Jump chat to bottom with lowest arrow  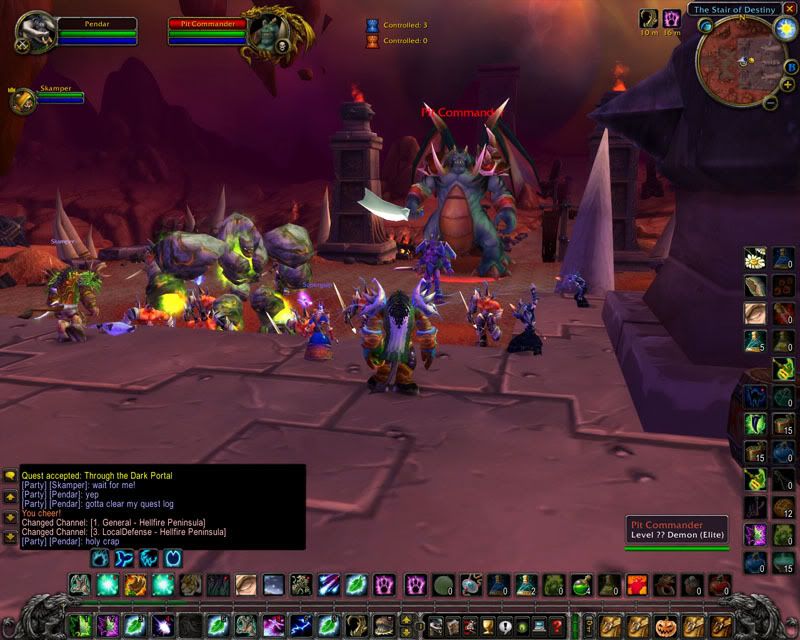coord(10,537)
